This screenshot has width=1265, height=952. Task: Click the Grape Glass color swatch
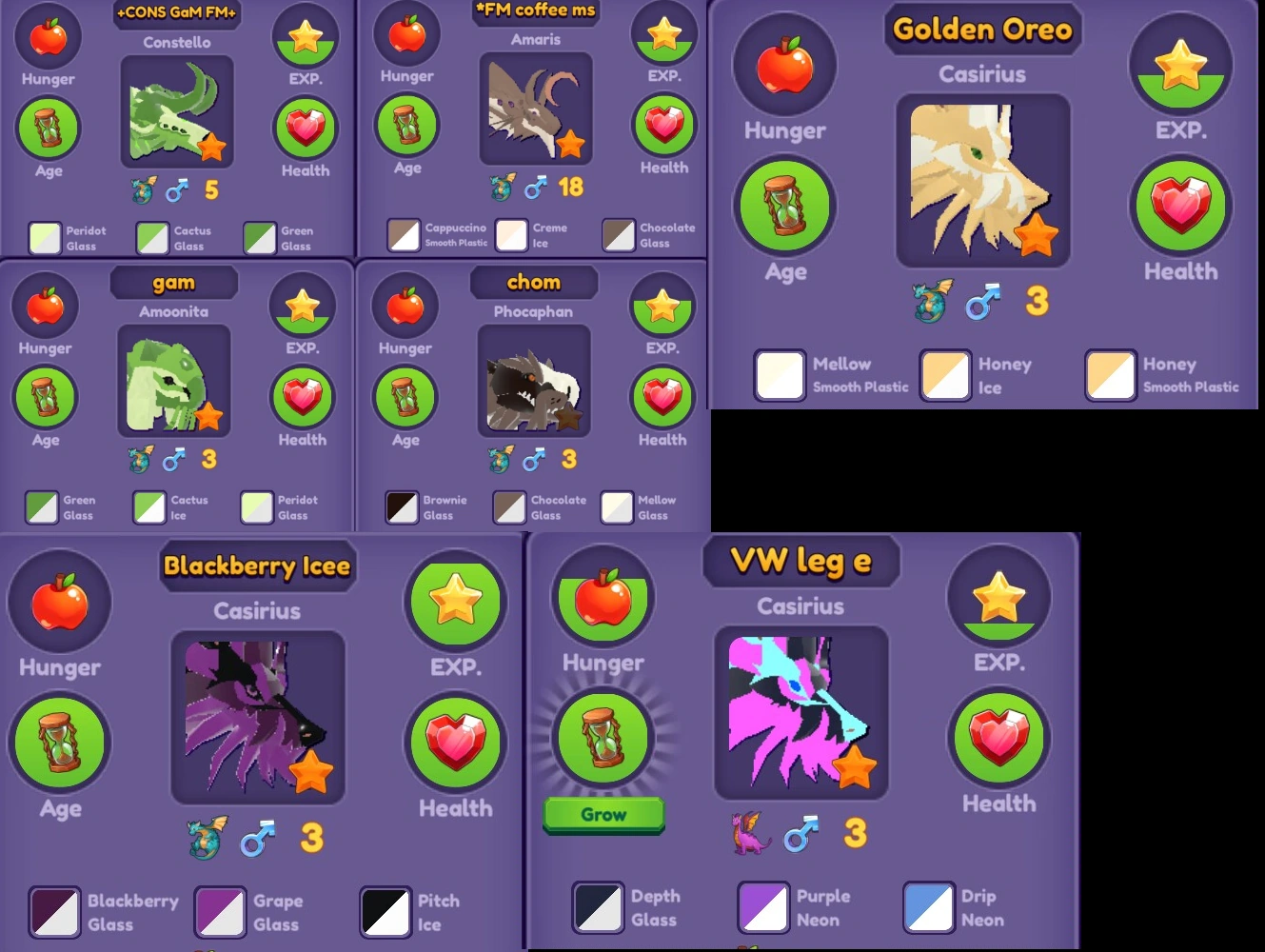tap(220, 911)
